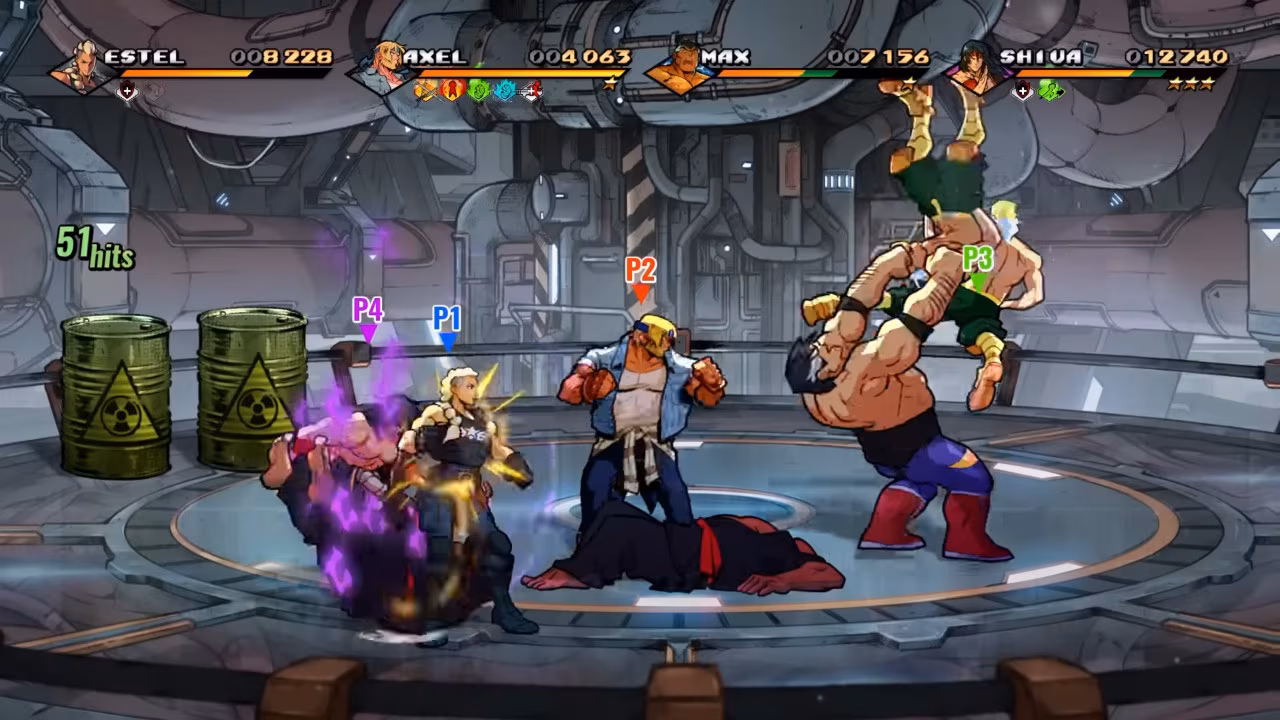Click Axel's red figure perk icon
The width and height of the screenshot is (1280, 720).
coord(451,91)
